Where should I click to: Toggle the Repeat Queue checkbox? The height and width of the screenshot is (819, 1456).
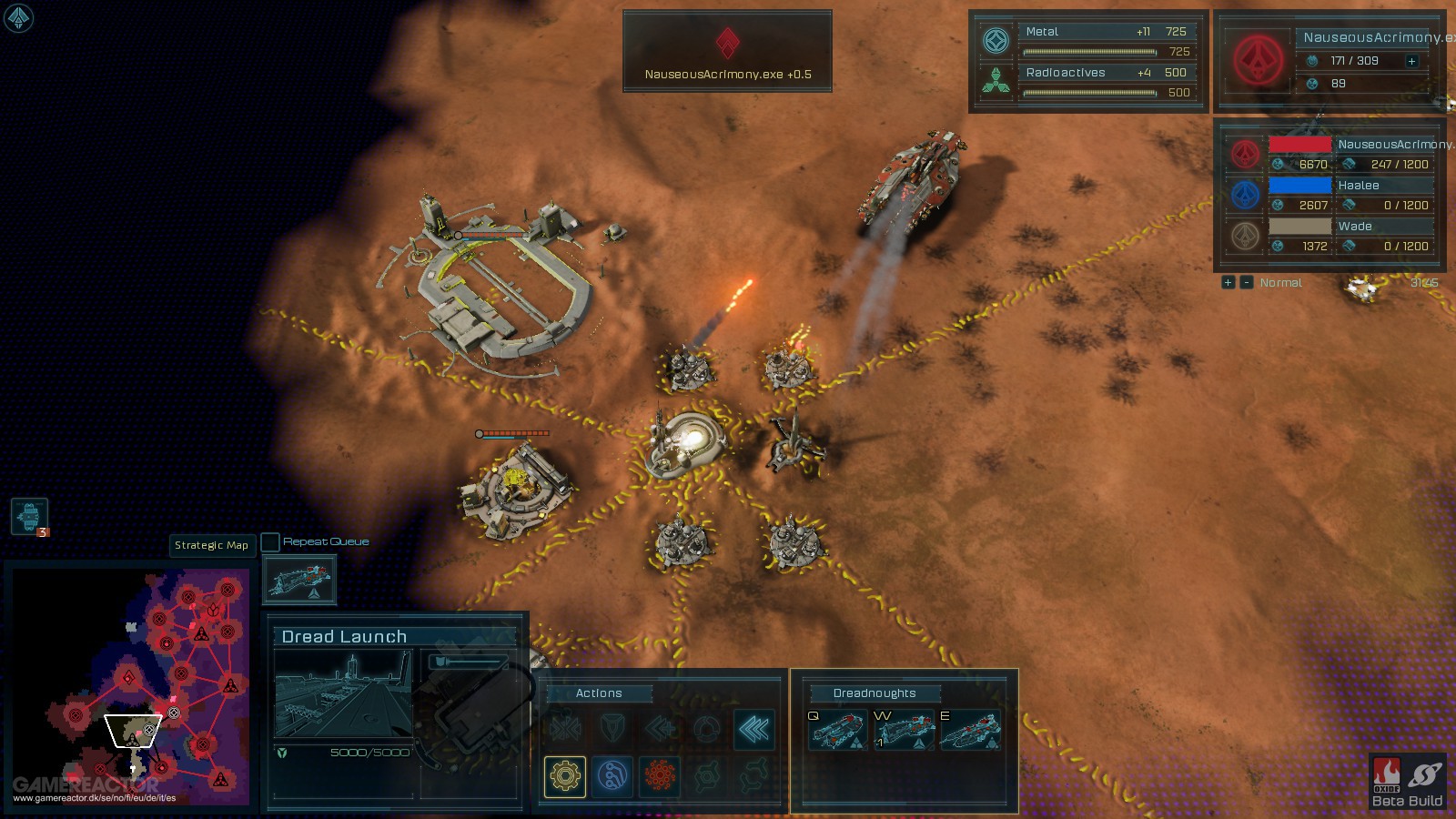270,541
